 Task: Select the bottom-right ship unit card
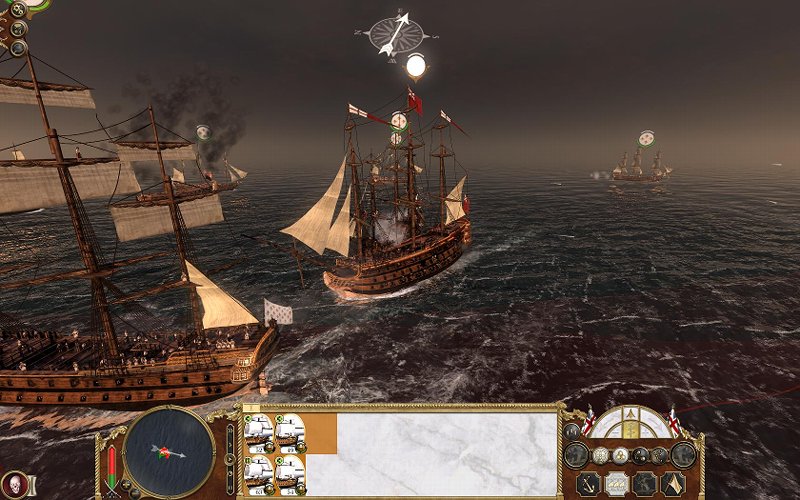coord(290,472)
